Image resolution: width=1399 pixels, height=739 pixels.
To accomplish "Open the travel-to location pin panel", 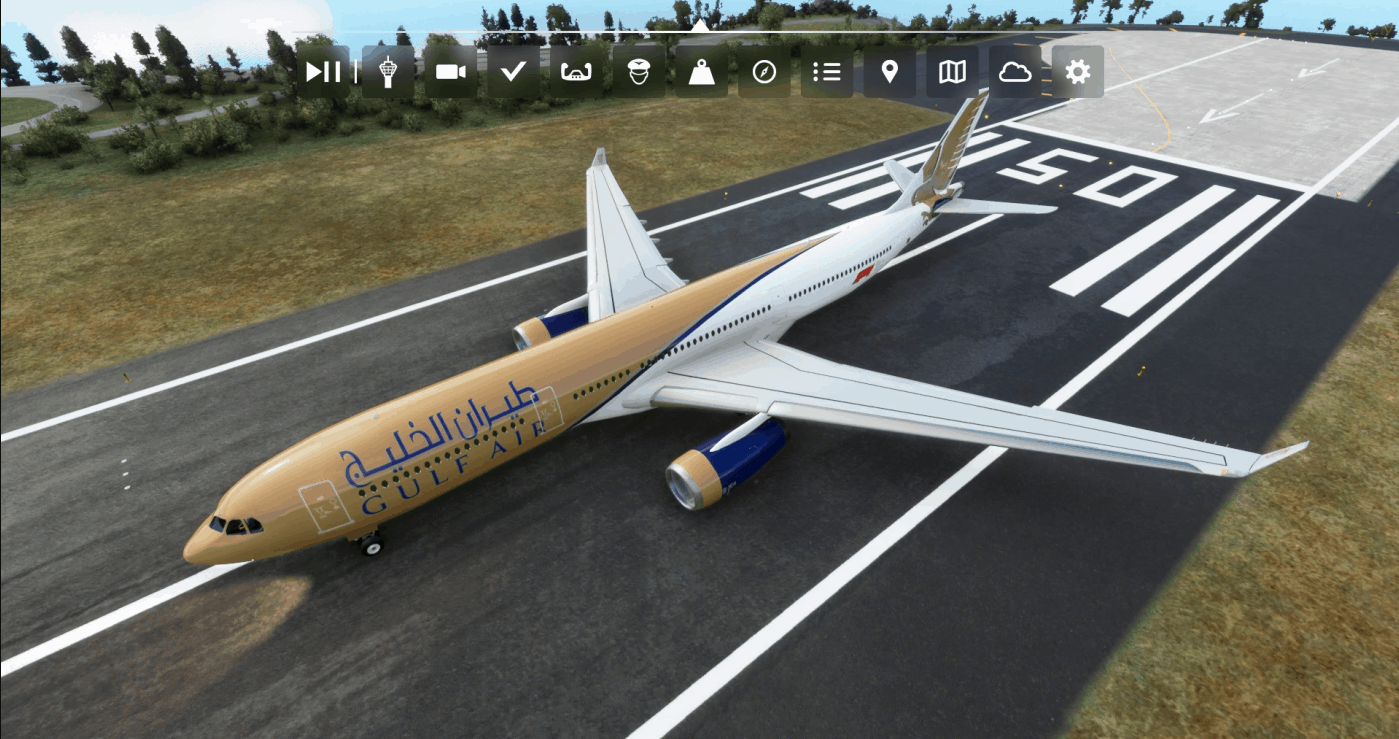I will click(889, 72).
